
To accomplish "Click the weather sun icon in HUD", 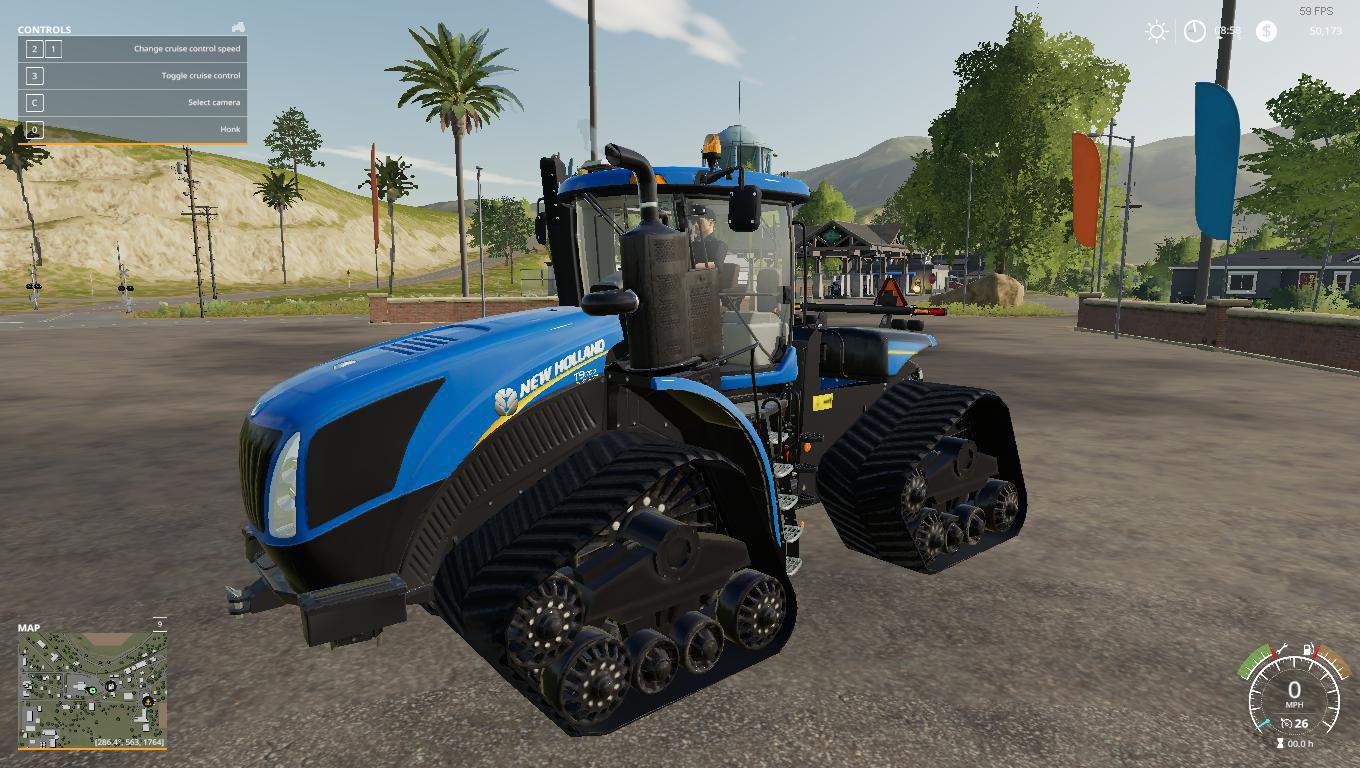I will [1156, 30].
